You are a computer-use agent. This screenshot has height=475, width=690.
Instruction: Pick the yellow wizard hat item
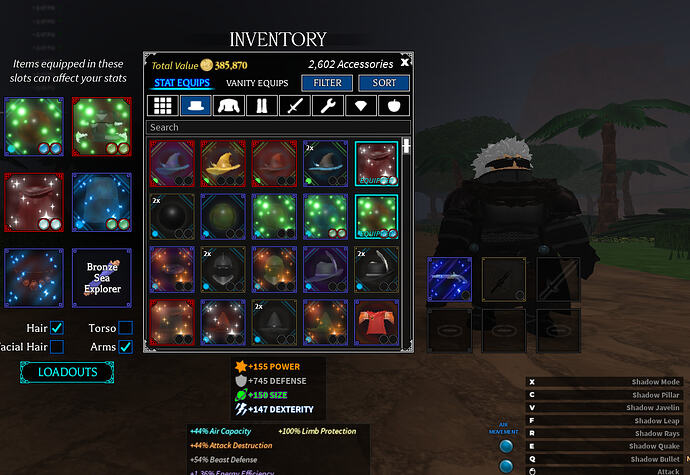pyautogui.click(x=222, y=163)
